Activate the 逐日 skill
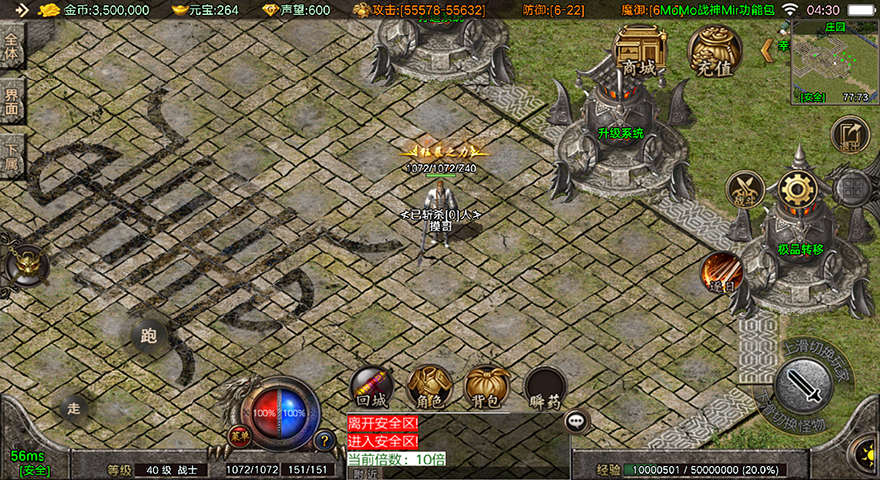The height and width of the screenshot is (480, 880). point(721,272)
